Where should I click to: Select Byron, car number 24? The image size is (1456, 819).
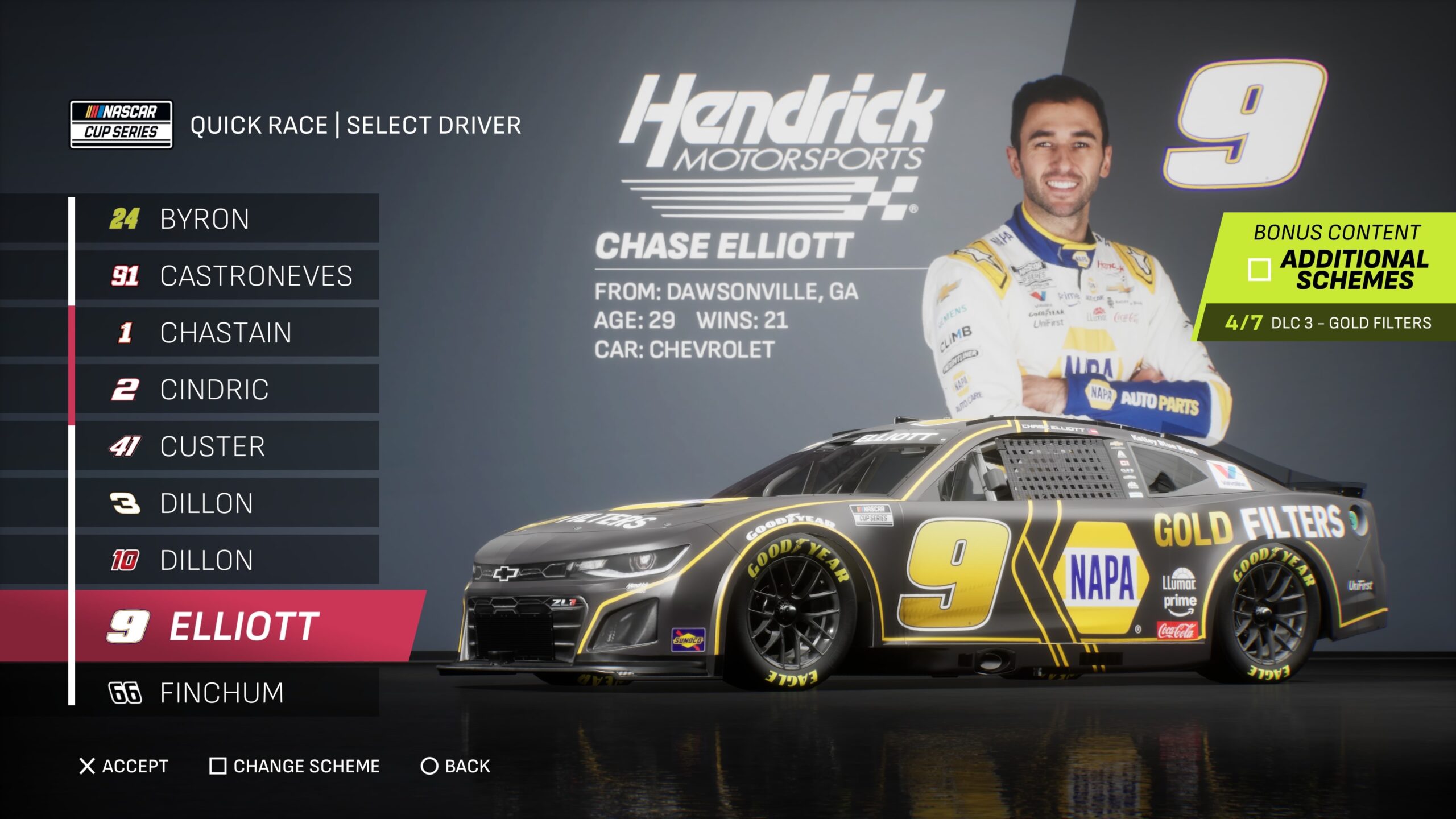coord(226,219)
